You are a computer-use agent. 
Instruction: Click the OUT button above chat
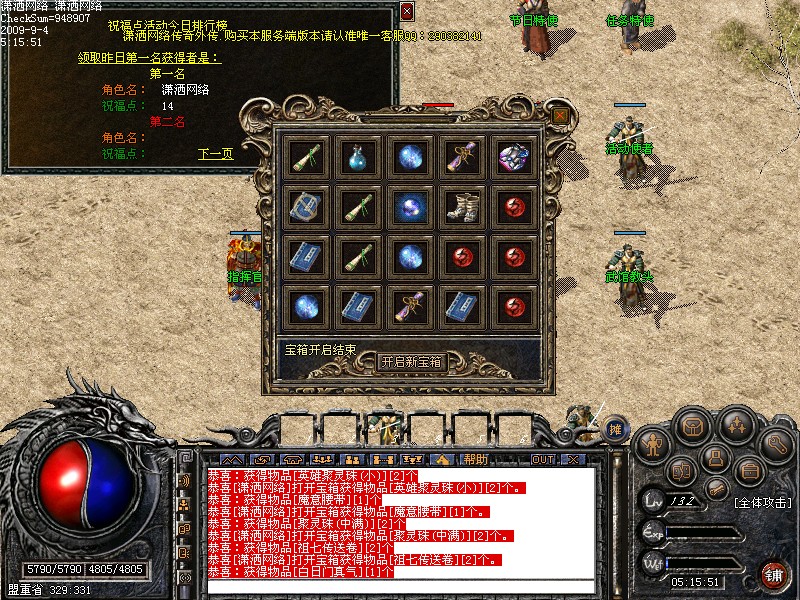click(542, 459)
